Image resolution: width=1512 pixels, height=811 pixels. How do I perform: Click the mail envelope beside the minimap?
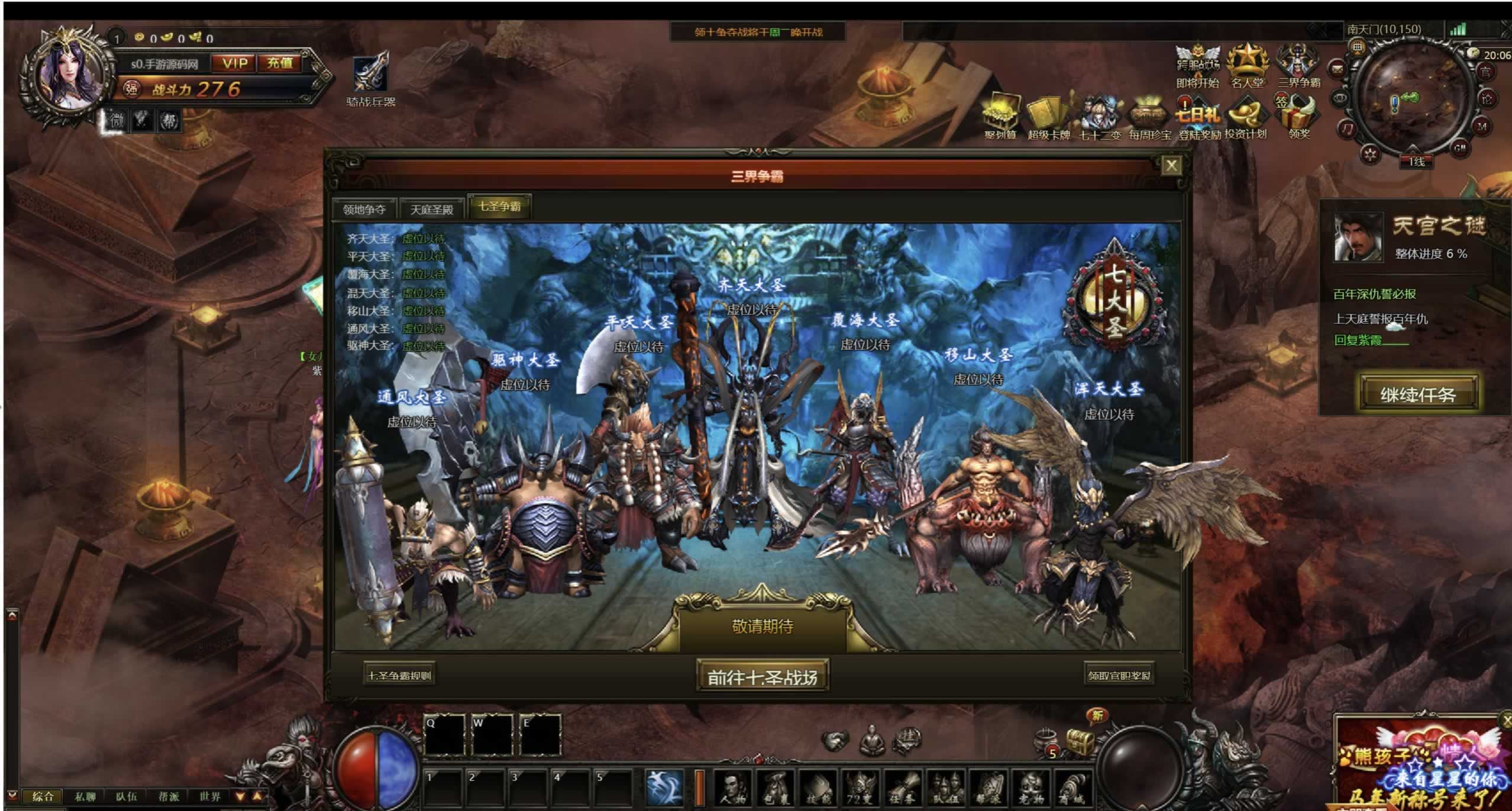[x=1337, y=69]
